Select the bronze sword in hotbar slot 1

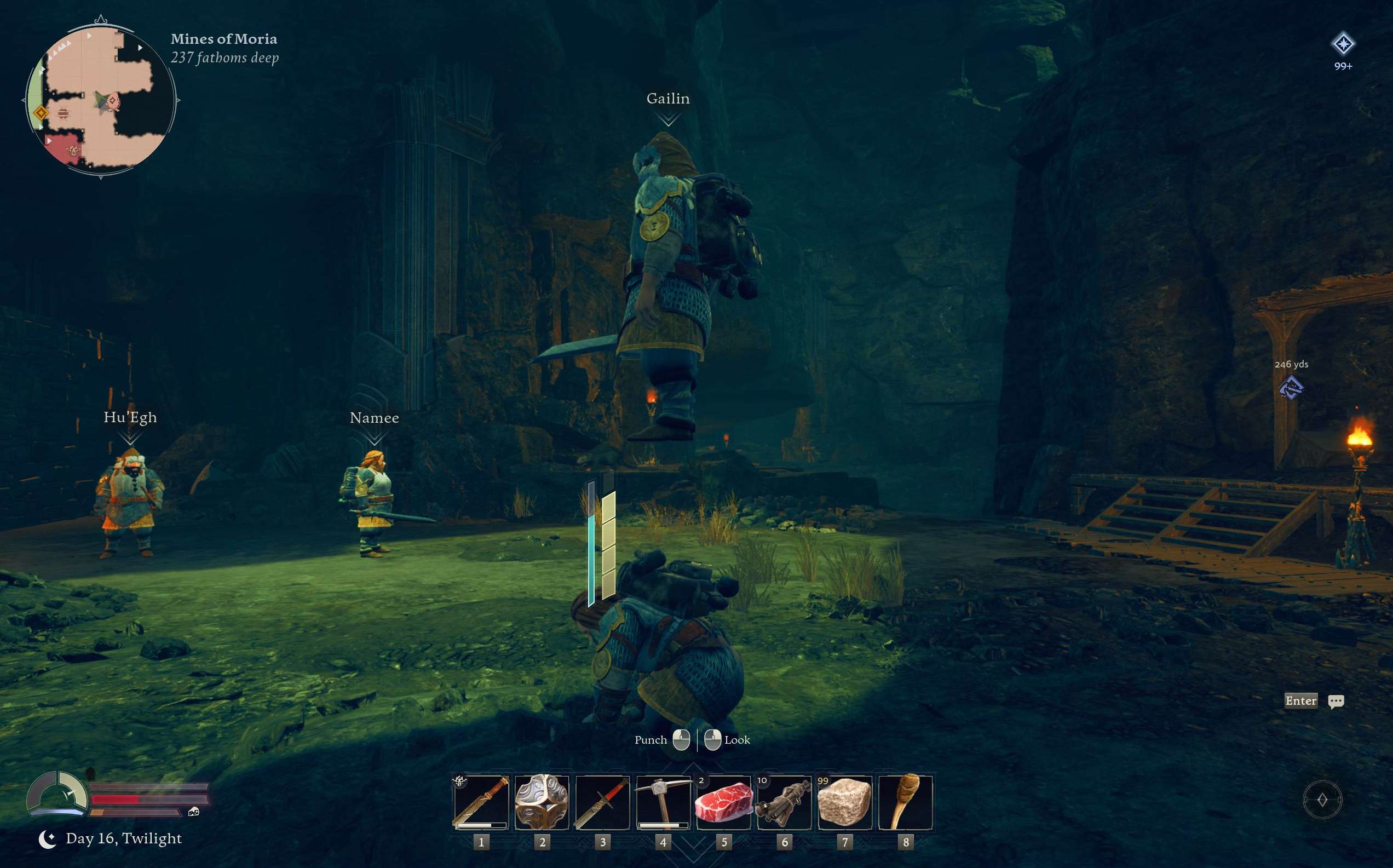click(x=481, y=802)
